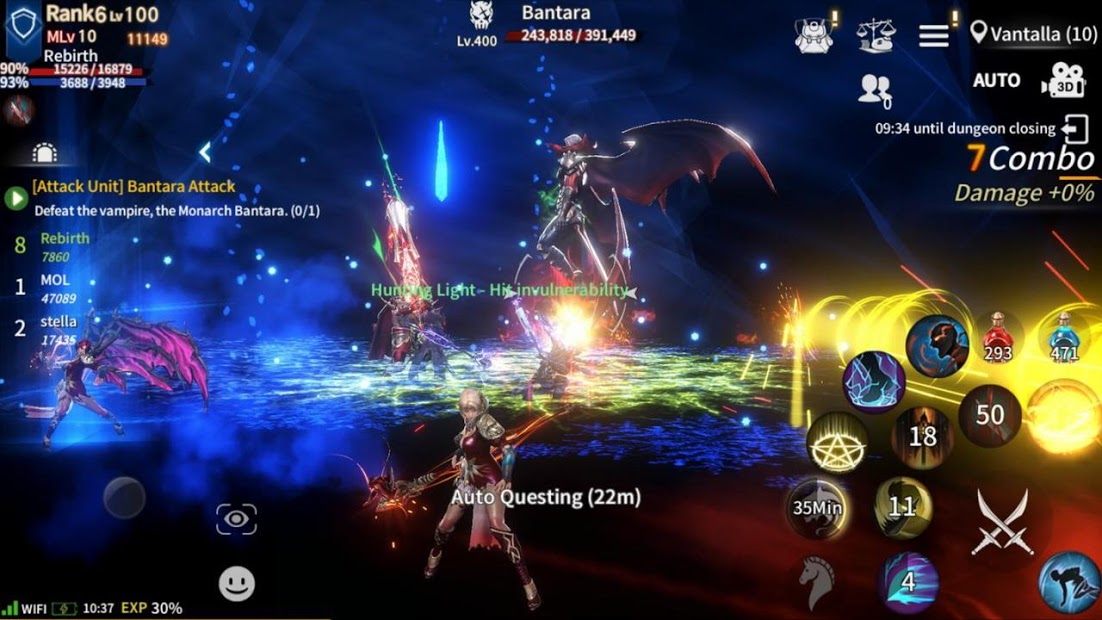1102x620 pixels.
Task: Exit the dungeon using the door icon
Action: (1076, 129)
